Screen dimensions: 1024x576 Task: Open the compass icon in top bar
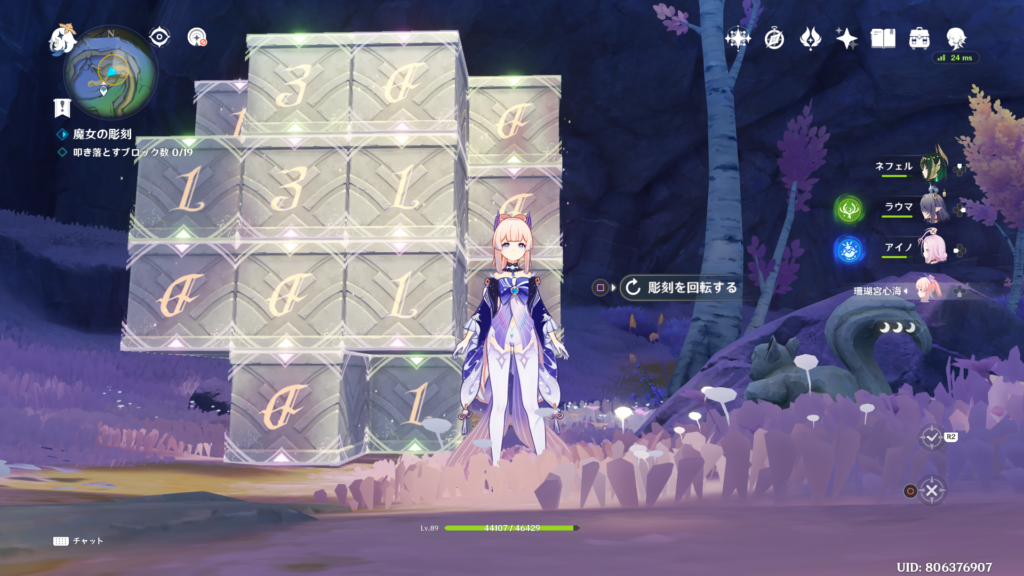(774, 39)
